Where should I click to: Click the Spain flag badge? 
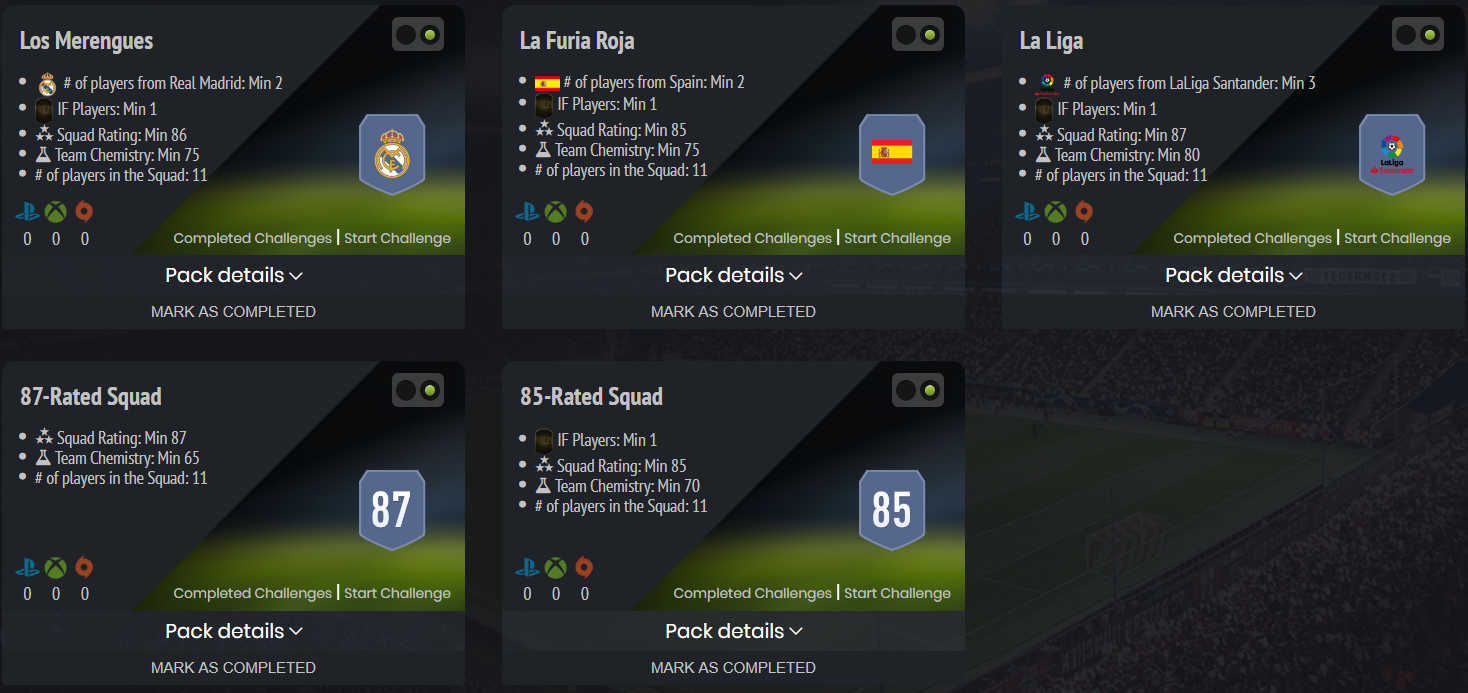click(892, 153)
